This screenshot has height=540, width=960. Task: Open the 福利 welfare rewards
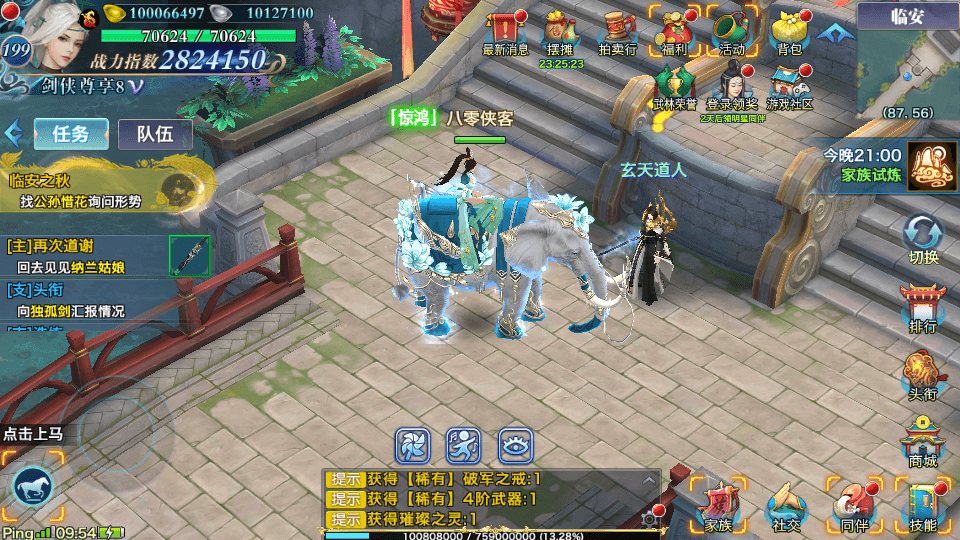click(674, 32)
